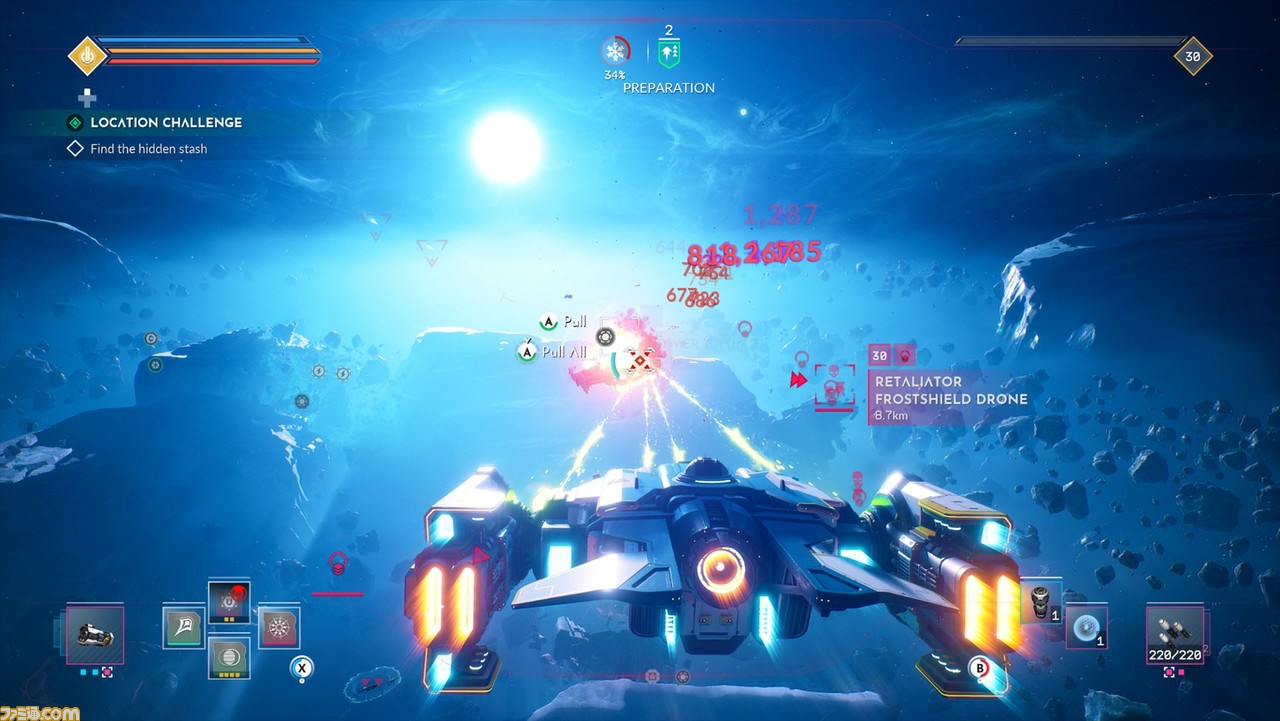Select the missile launcher slot showing 220/220
The width and height of the screenshot is (1280, 721).
tap(1175, 634)
